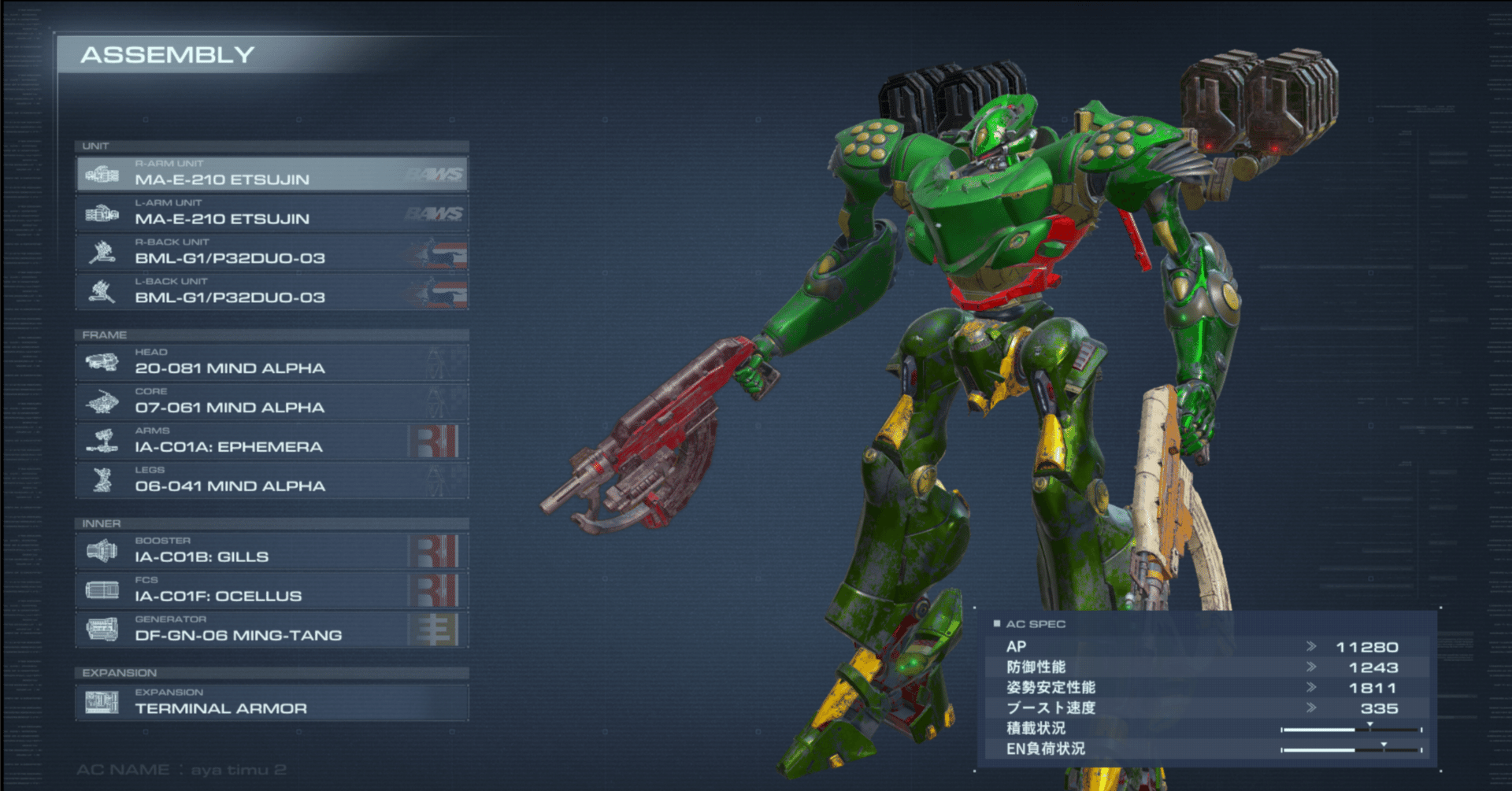This screenshot has height=791, width=1512.
Task: Open the R-BACK UNIT BML-G1/P32DUO-03 slot
Action: 272,253
